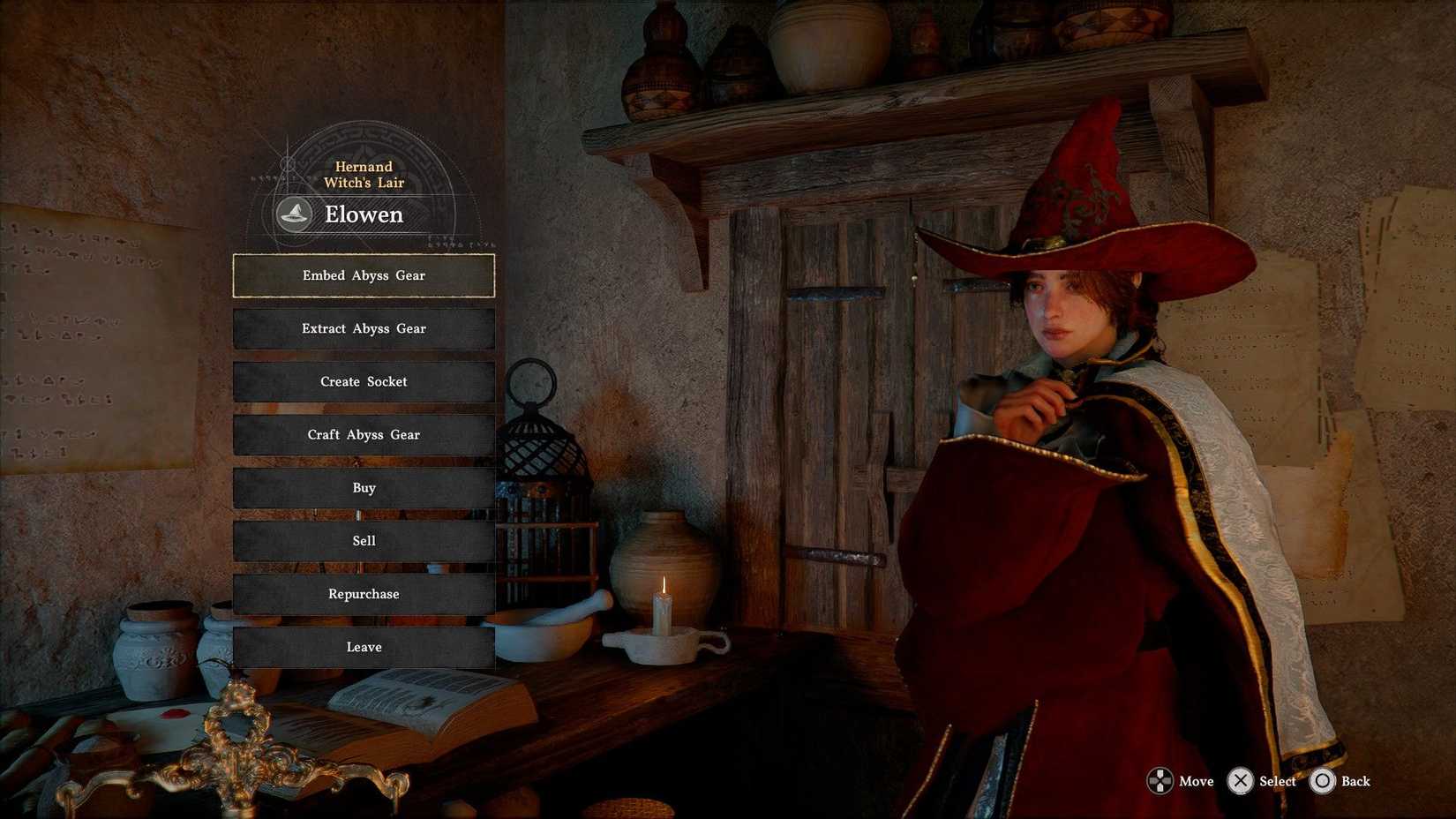This screenshot has width=1456, height=819.
Task: Click Leave to exit the conversation
Action: (364, 647)
